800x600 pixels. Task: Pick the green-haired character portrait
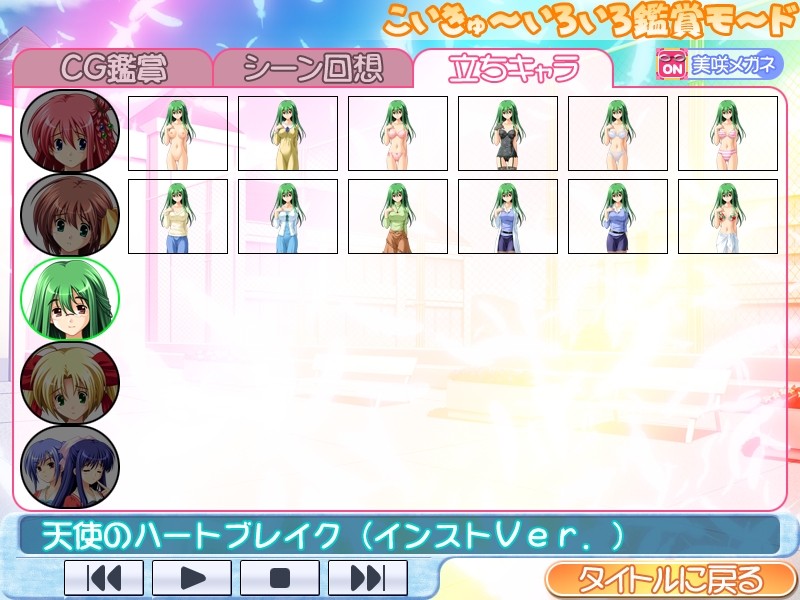pos(70,299)
